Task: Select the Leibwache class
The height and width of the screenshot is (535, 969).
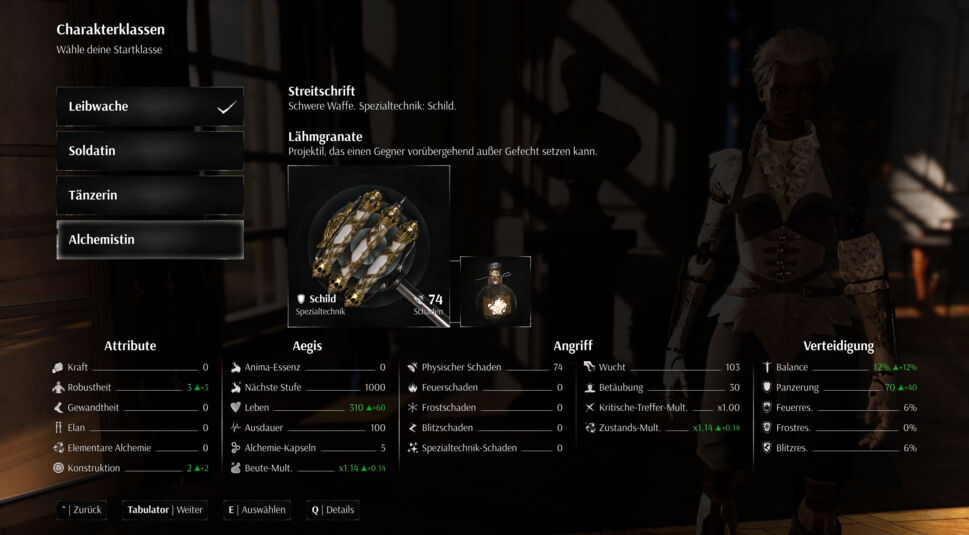Action: pyautogui.click(x=150, y=107)
